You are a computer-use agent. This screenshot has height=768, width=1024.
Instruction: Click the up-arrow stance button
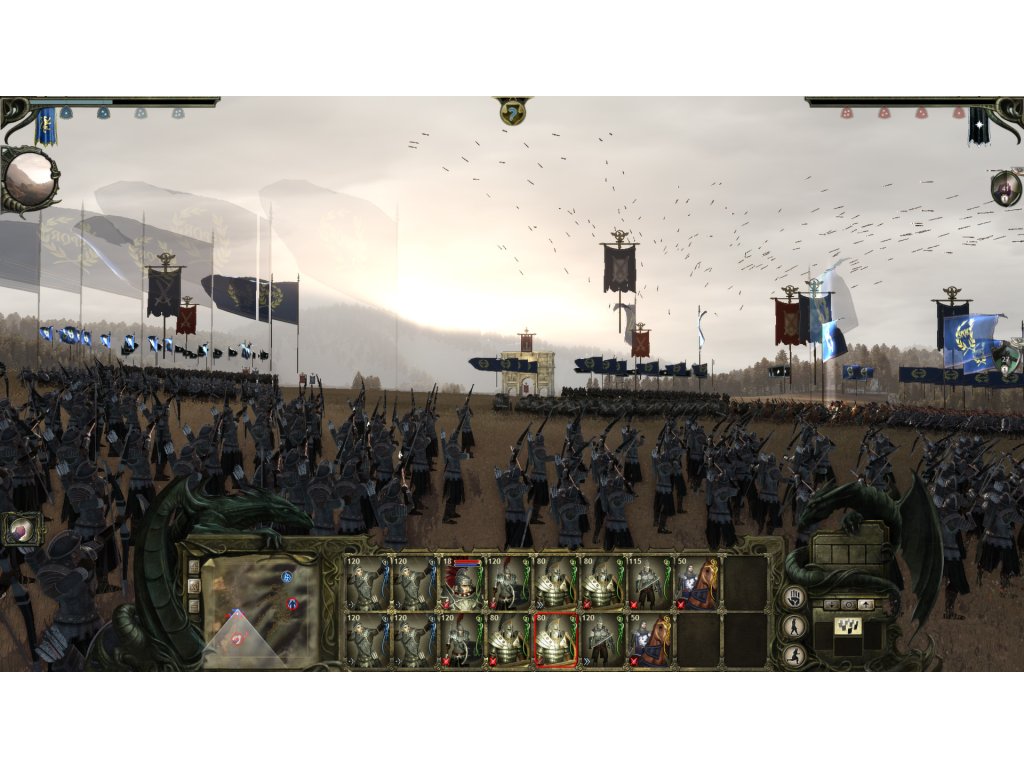point(866,605)
